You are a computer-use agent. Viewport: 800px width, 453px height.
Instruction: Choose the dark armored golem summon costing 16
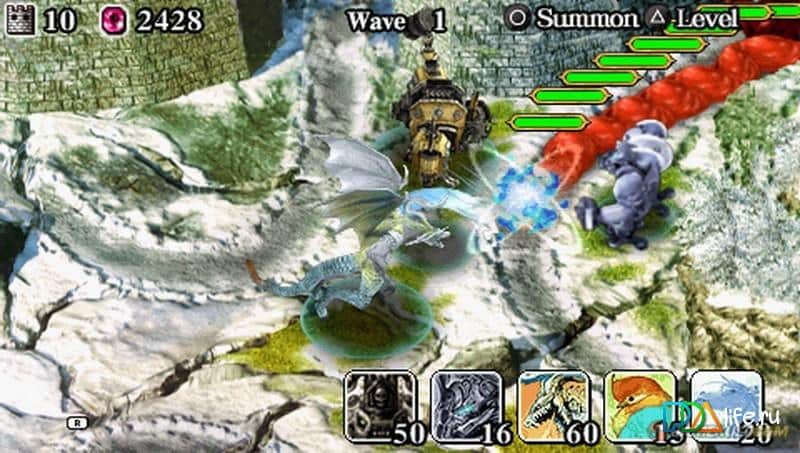(466, 405)
